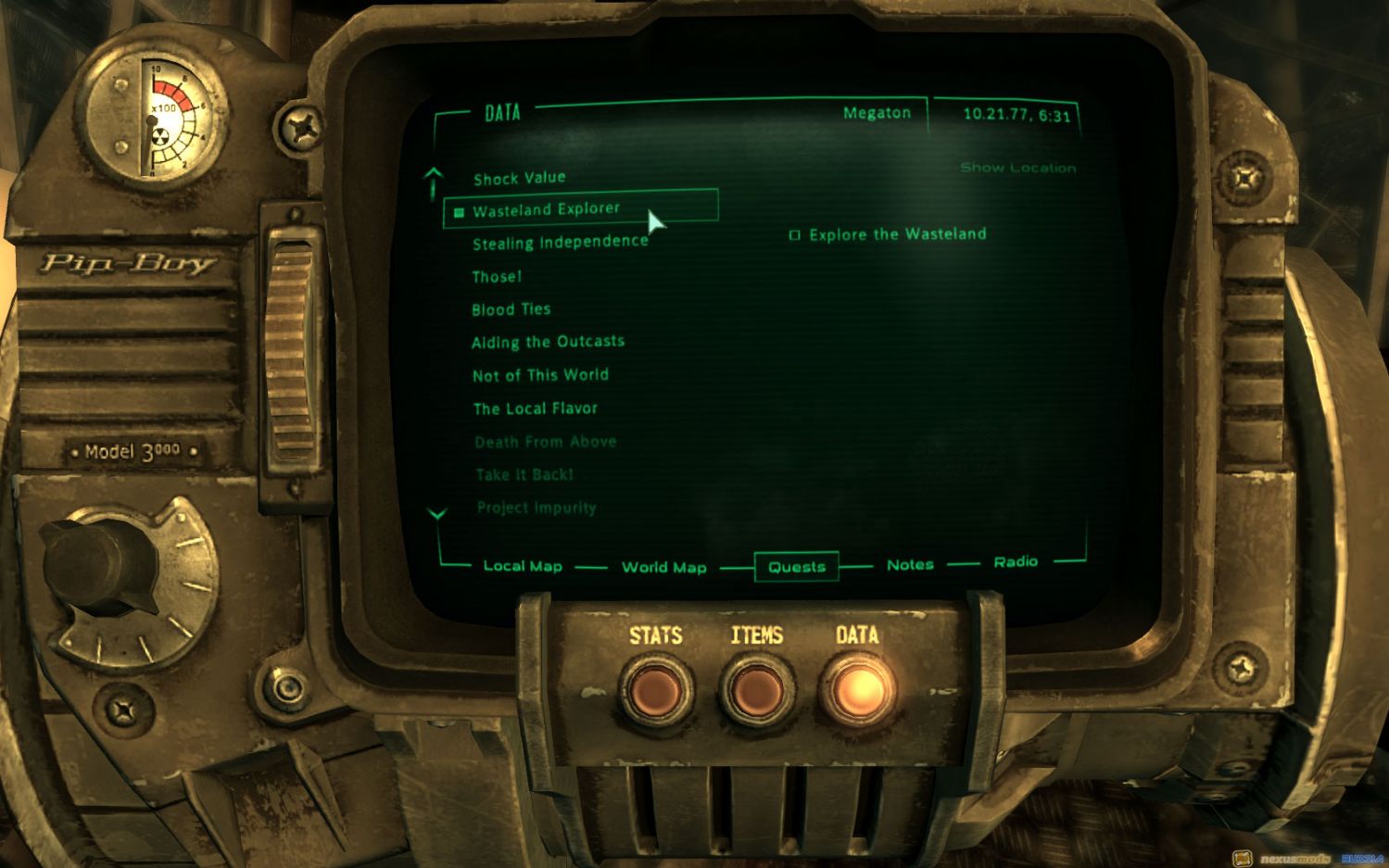The height and width of the screenshot is (868, 1389).
Task: Open the Radio tab
Action: coord(1016,561)
